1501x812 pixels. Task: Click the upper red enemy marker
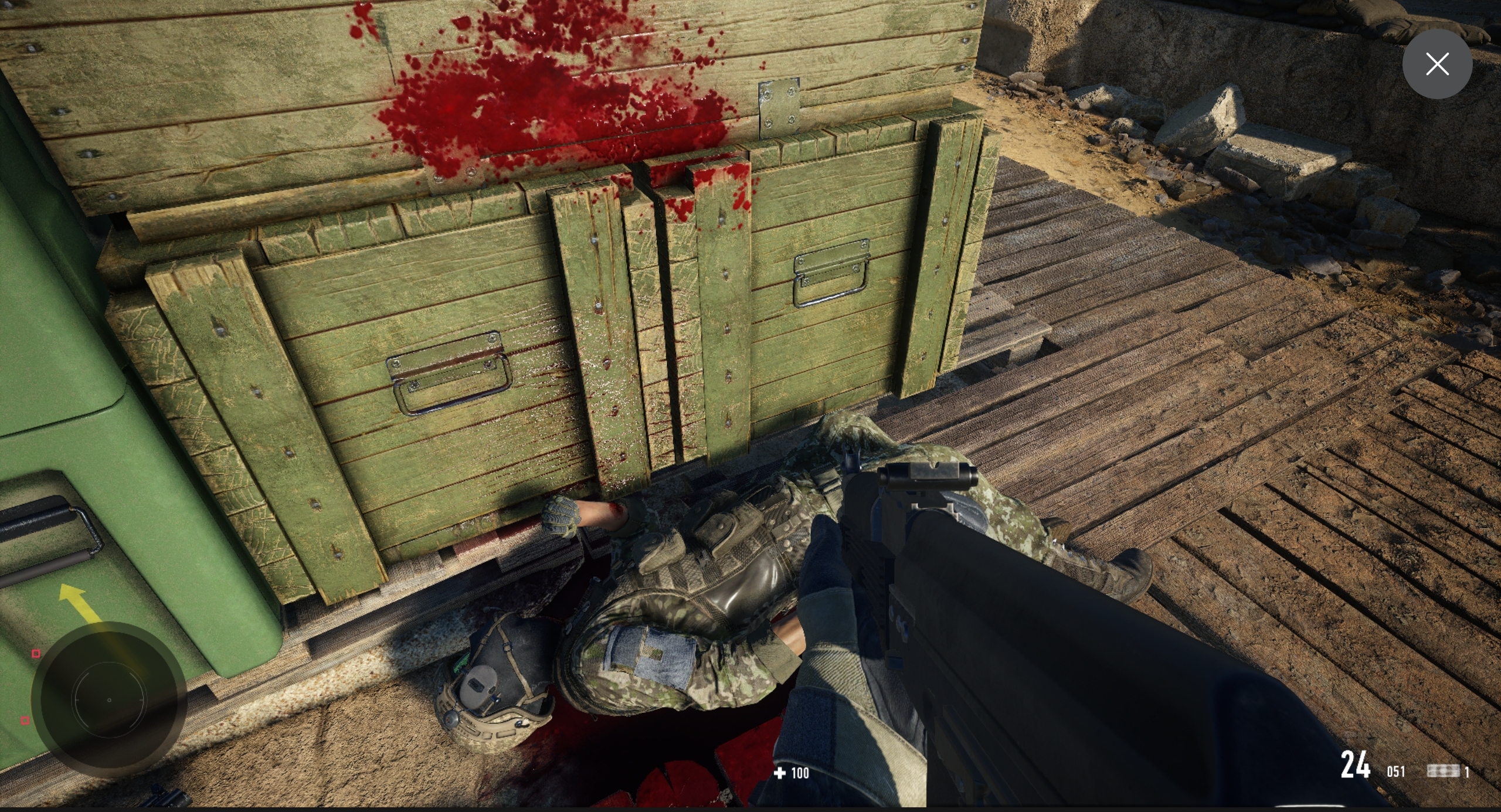tap(36, 653)
